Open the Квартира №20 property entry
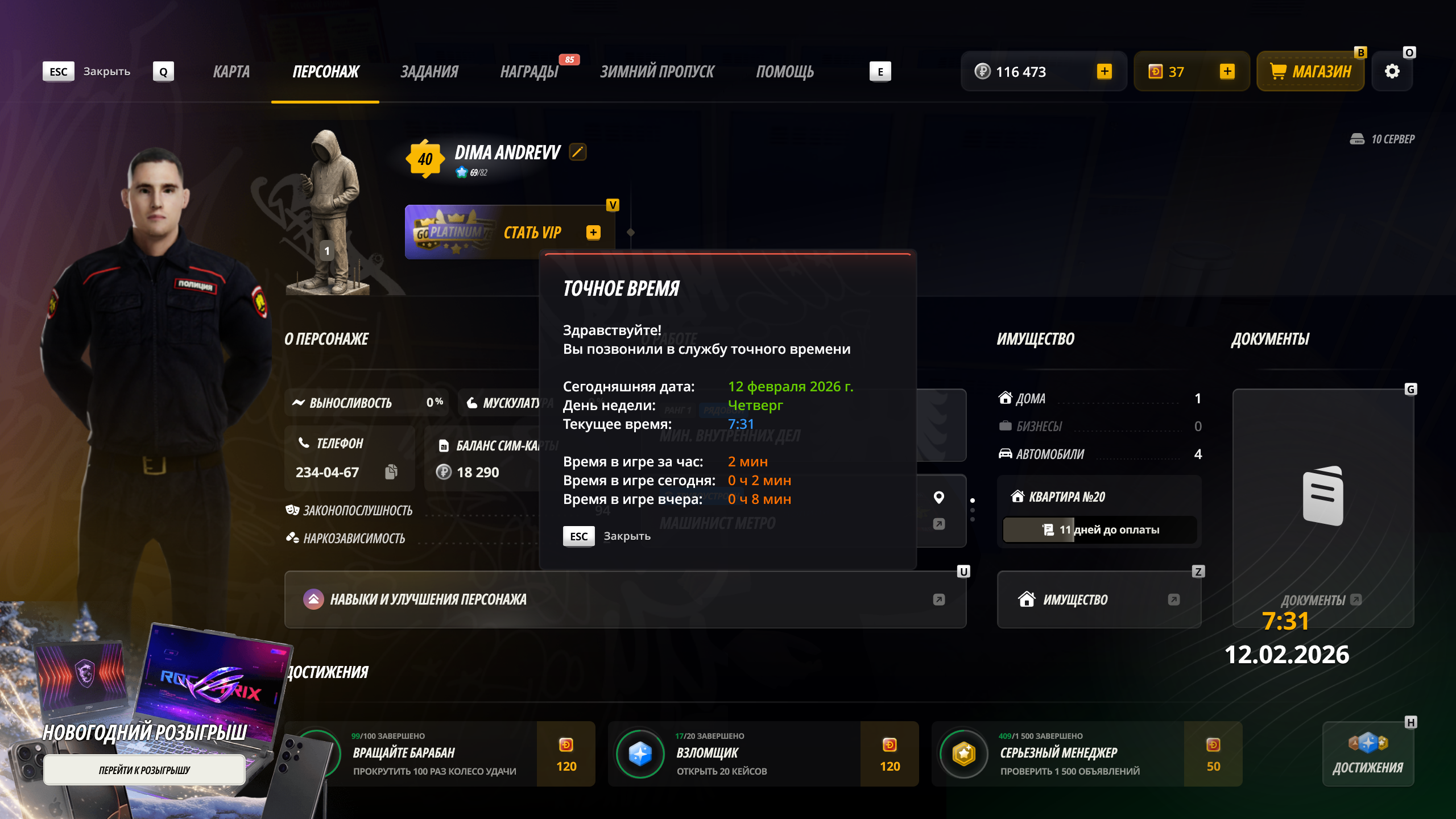Image resolution: width=1456 pixels, height=819 pixels. point(1098,497)
